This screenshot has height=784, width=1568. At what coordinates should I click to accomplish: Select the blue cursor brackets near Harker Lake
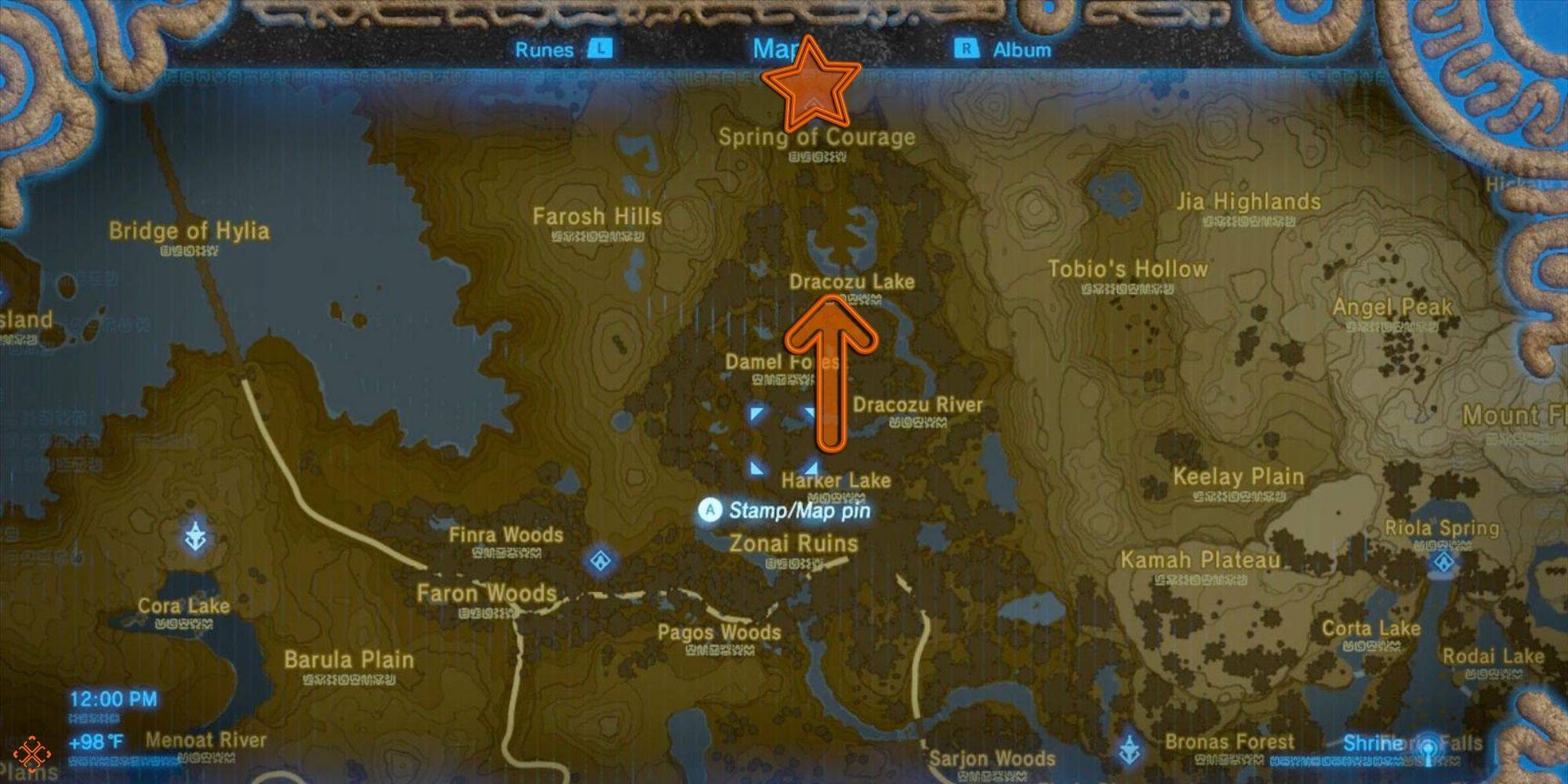pyautogui.click(x=784, y=439)
